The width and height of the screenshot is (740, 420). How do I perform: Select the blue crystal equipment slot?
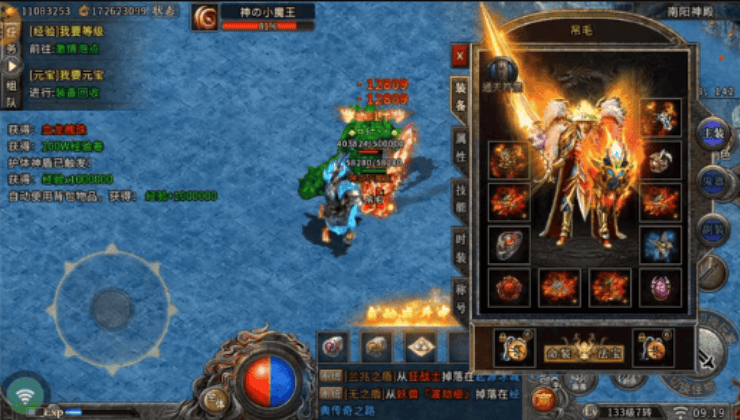coord(660,244)
